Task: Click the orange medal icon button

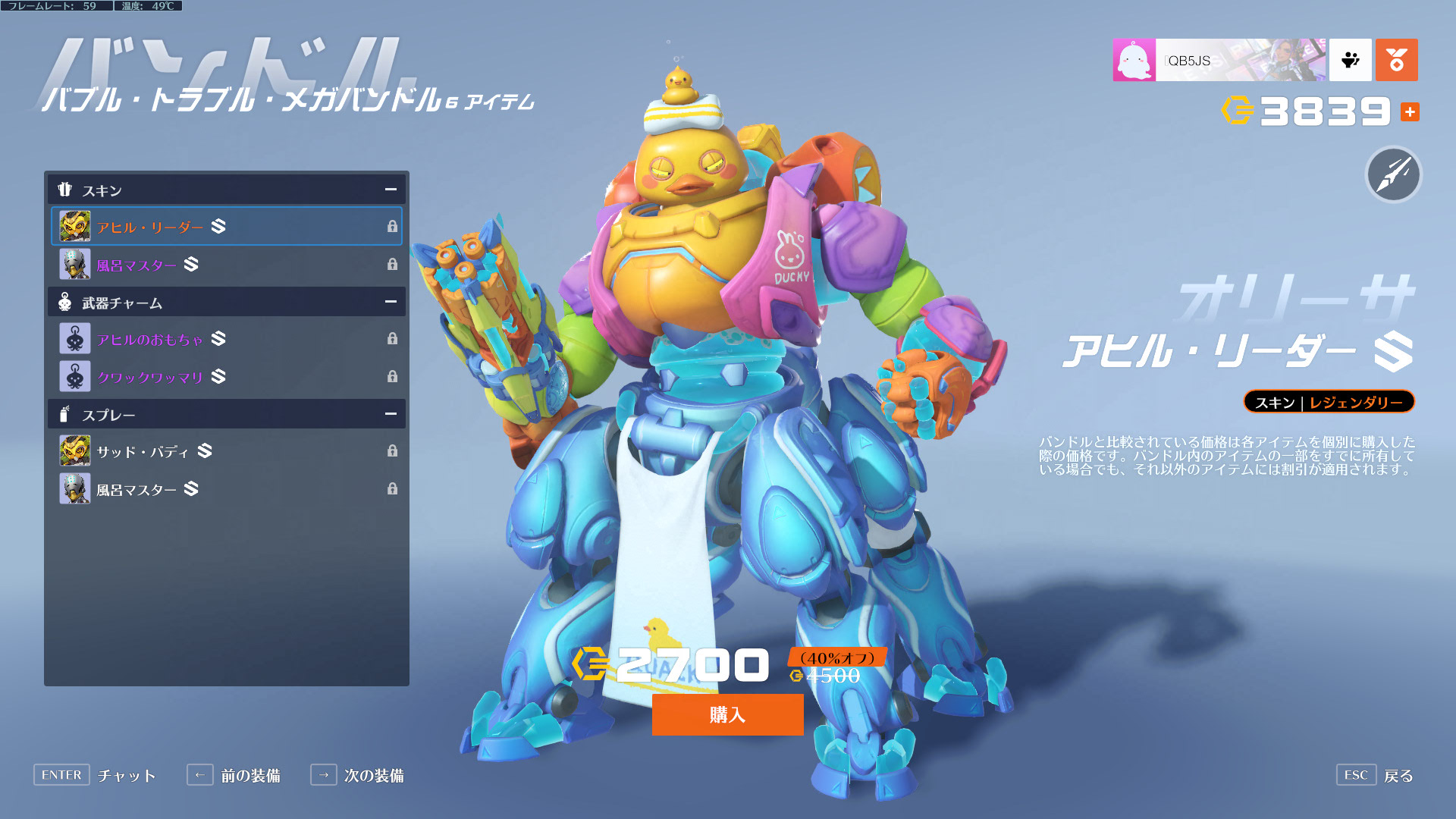Action: [x=1396, y=60]
